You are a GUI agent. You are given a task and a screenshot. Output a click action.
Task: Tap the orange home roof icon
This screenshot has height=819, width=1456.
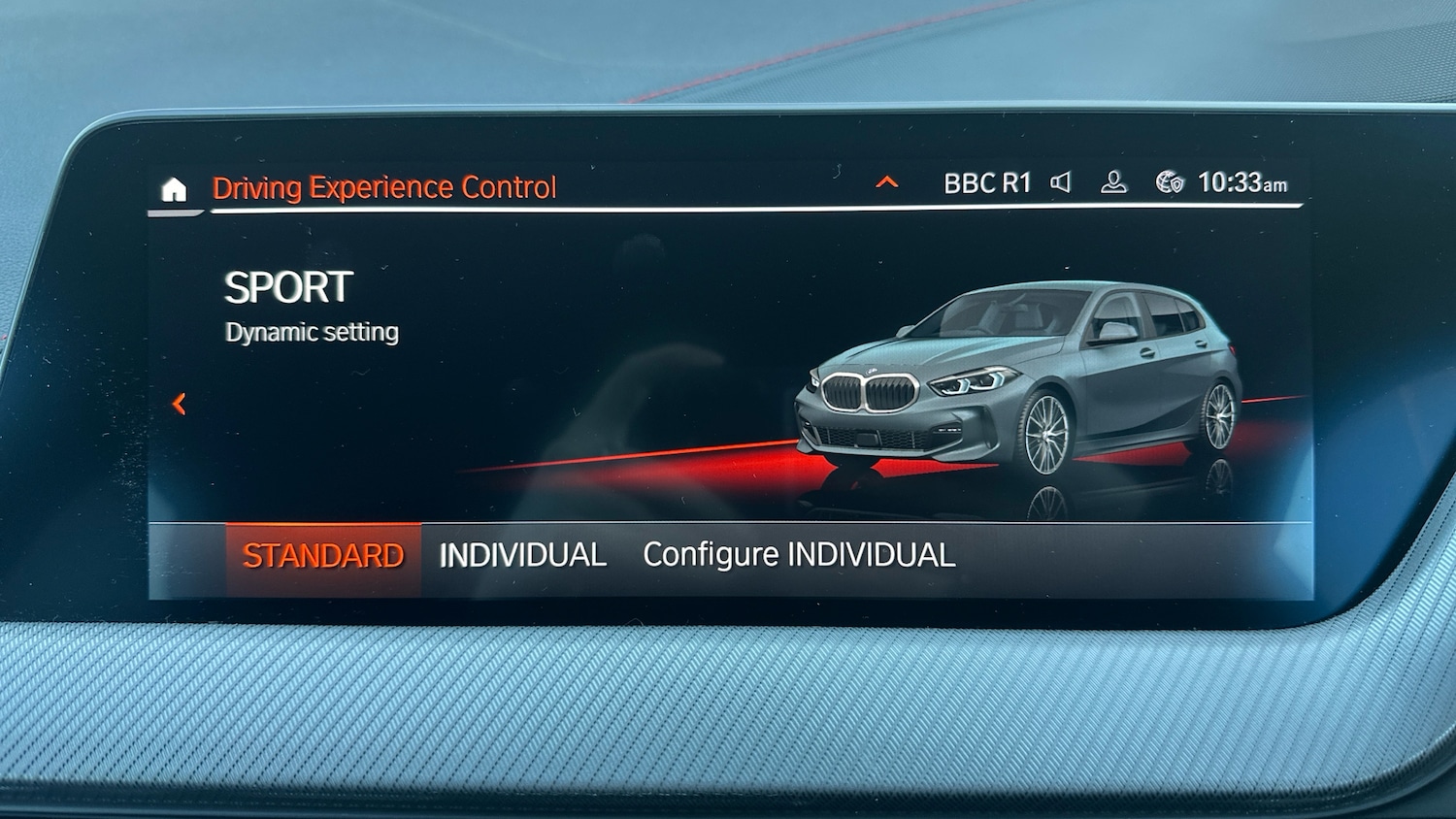coord(173,190)
